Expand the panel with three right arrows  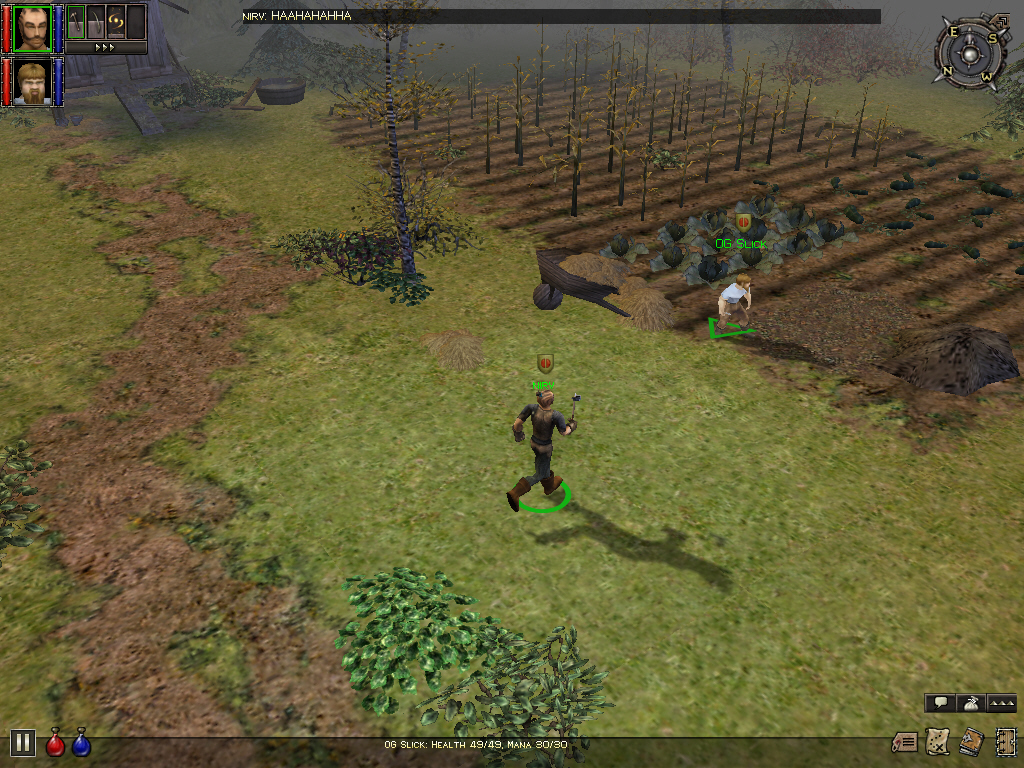pyautogui.click(x=105, y=47)
